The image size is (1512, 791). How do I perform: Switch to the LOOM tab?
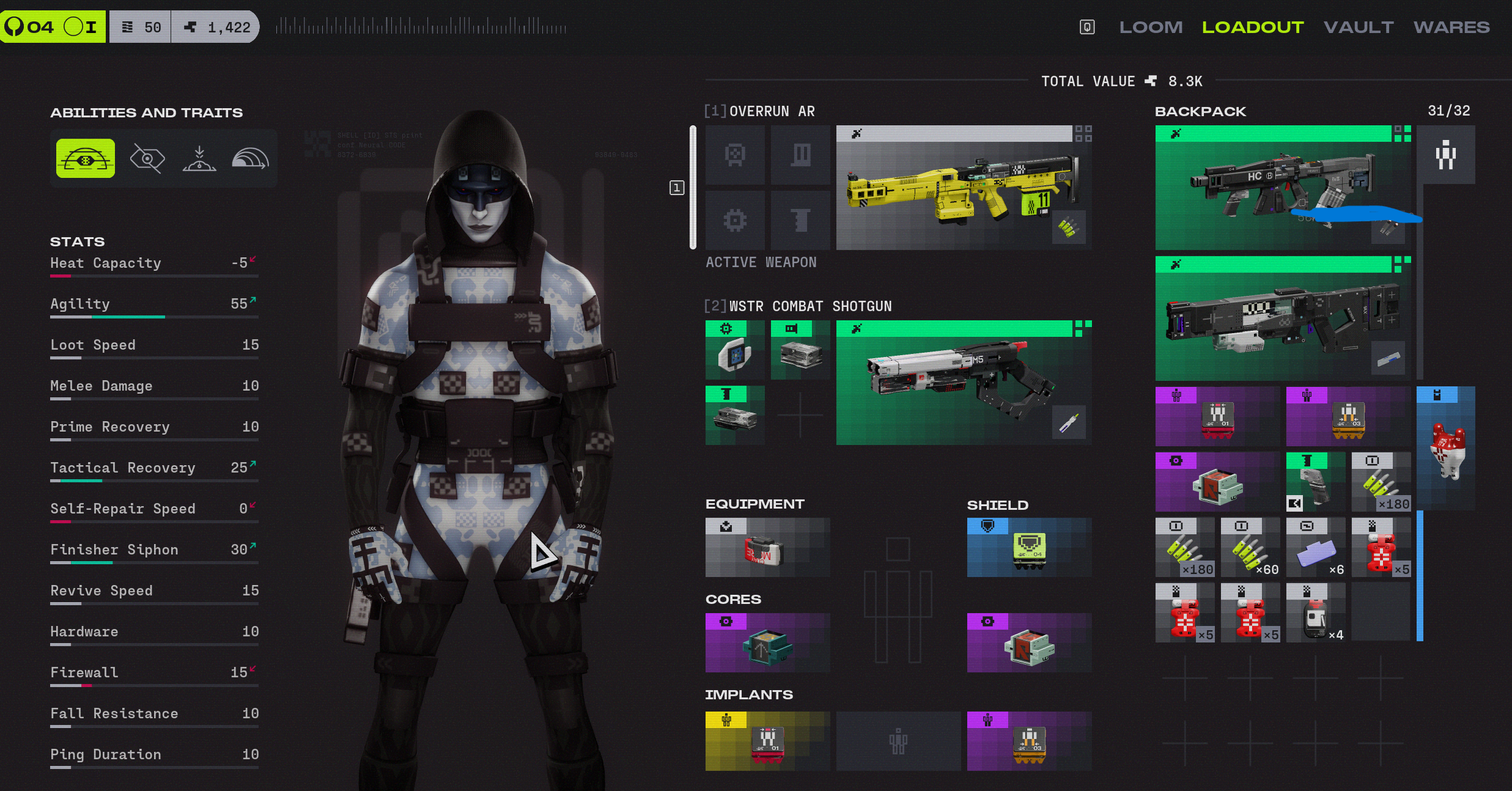(x=1151, y=28)
